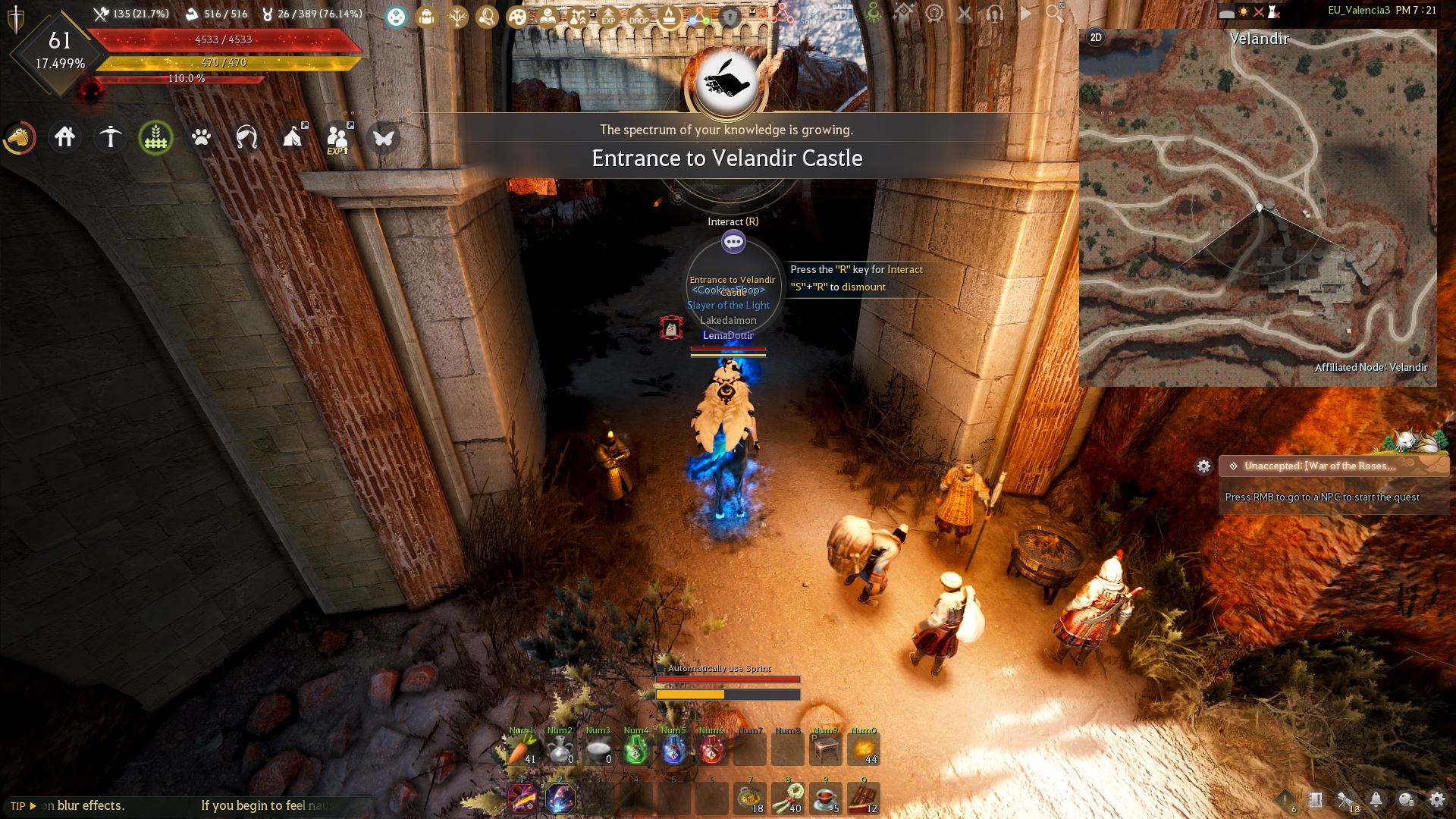Open the Adventurer's Guide book icon
The height and width of the screenshot is (819, 1456).
(549, 14)
